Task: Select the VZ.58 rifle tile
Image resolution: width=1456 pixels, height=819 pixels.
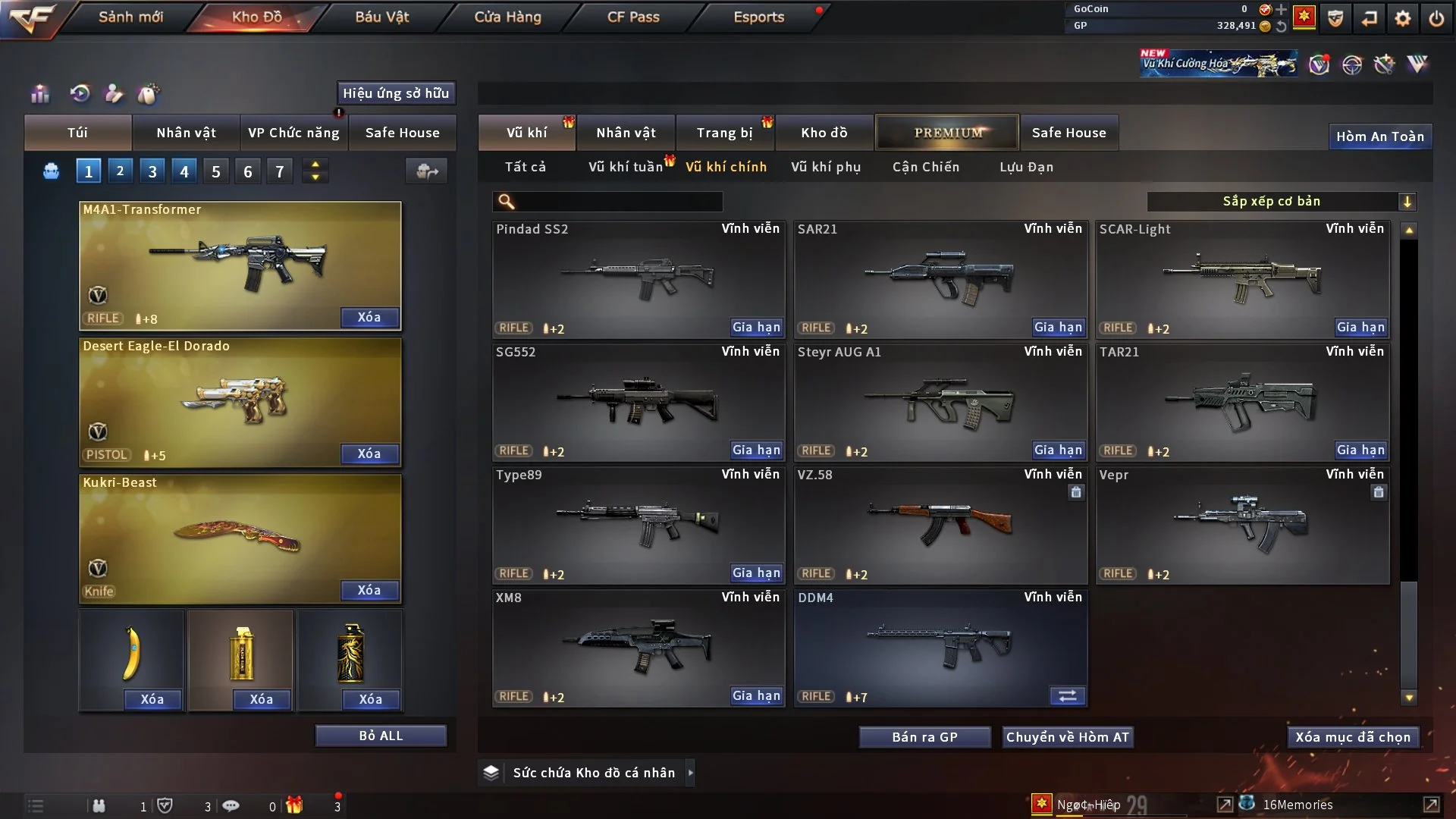Action: [940, 525]
